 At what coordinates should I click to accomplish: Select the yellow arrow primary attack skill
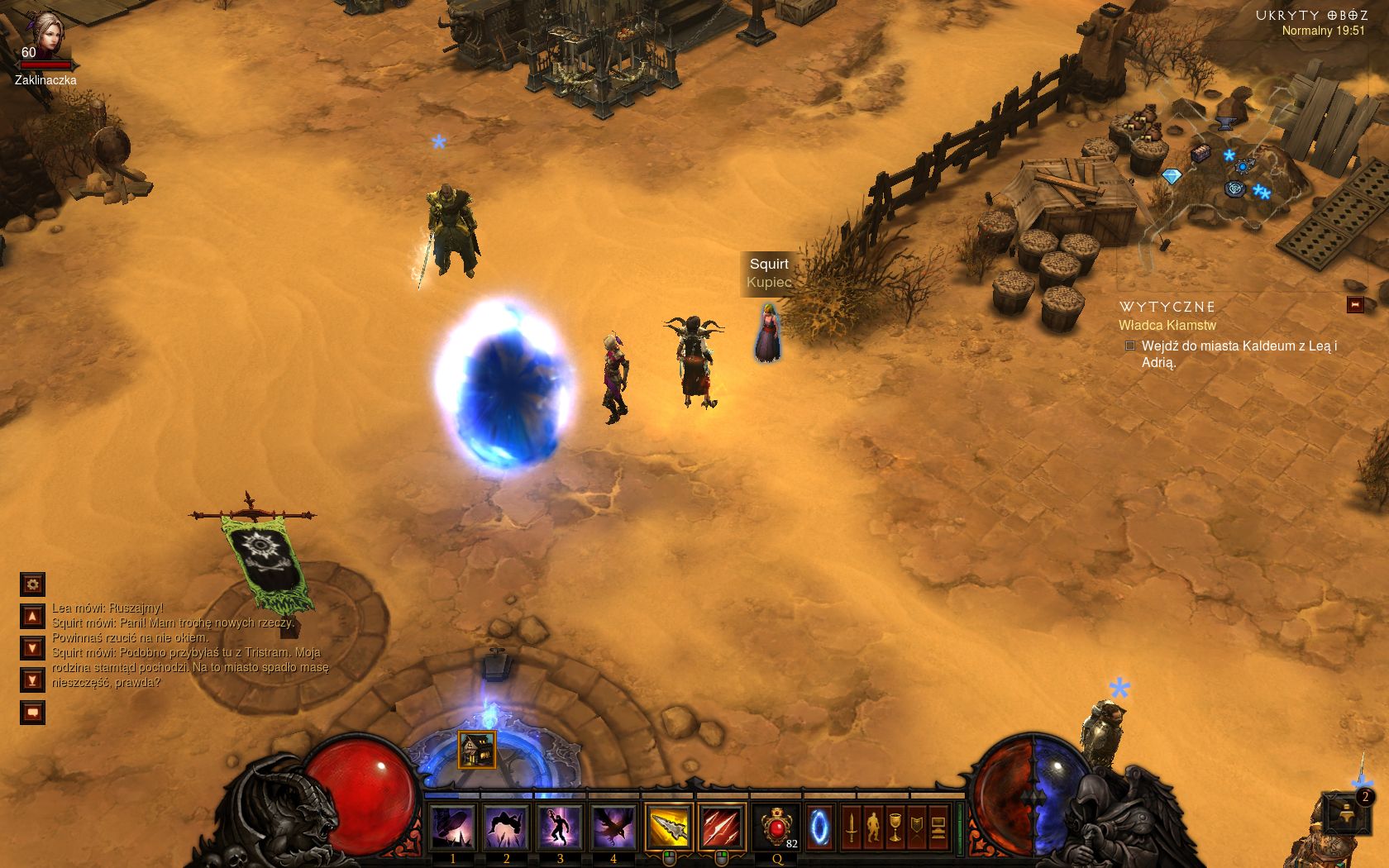(668, 827)
